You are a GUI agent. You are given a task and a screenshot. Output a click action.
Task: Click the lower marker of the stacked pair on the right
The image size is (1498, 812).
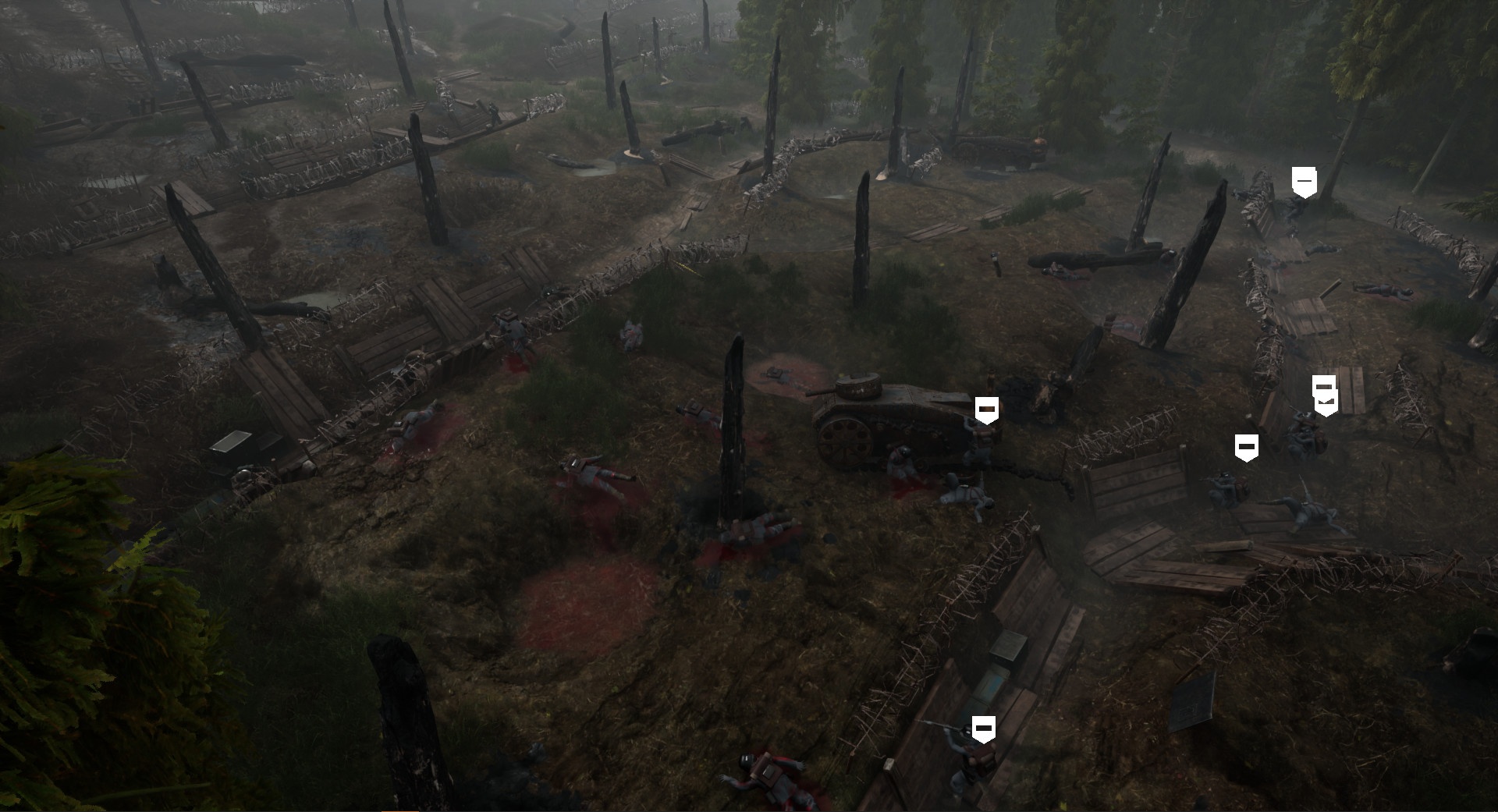tap(1326, 403)
